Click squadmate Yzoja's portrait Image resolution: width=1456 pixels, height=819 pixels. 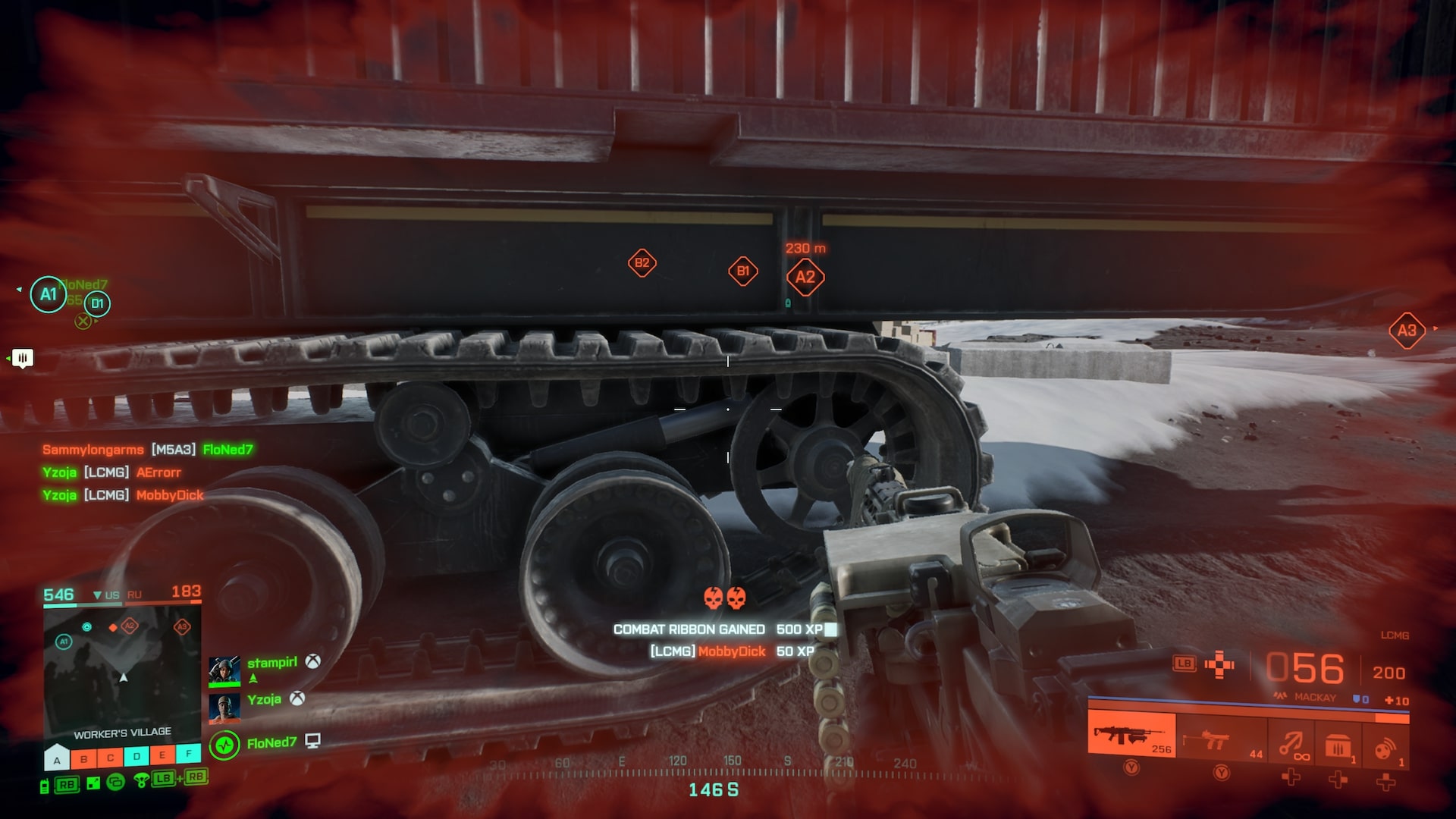click(224, 708)
